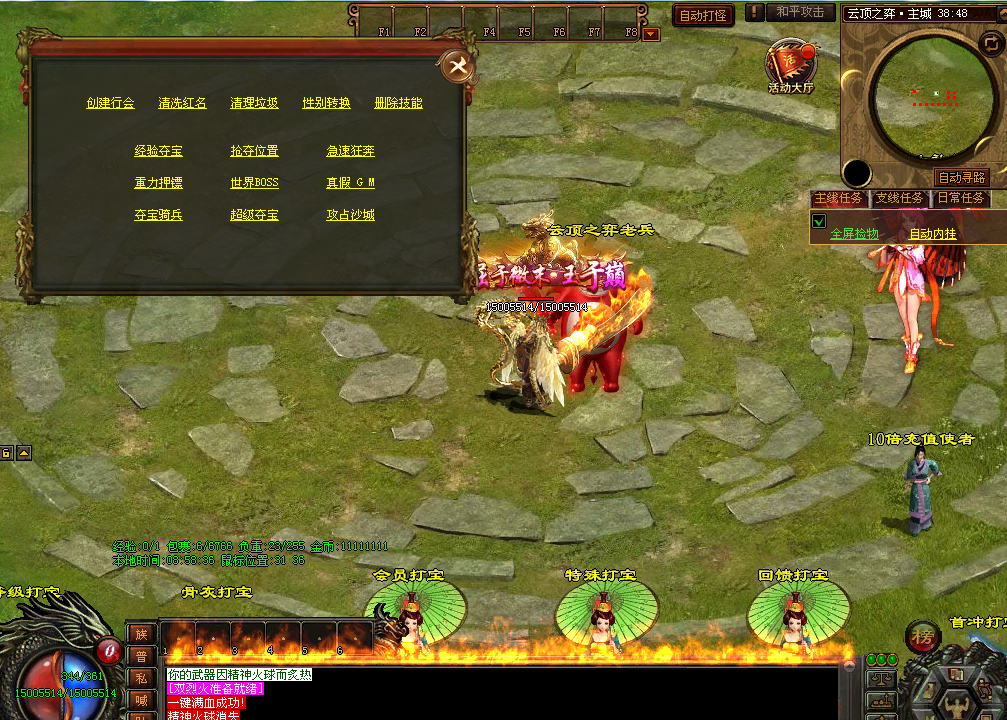Open the 世界BOSS link
This screenshot has height=720, width=1007.
click(x=254, y=183)
